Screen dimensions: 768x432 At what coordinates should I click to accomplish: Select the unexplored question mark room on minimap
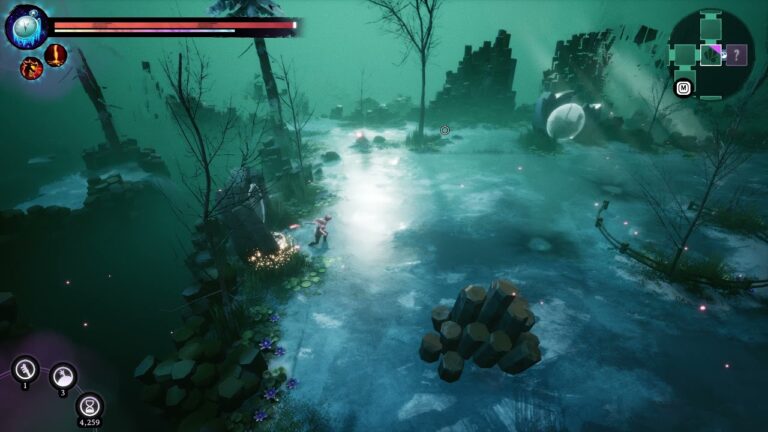click(737, 55)
